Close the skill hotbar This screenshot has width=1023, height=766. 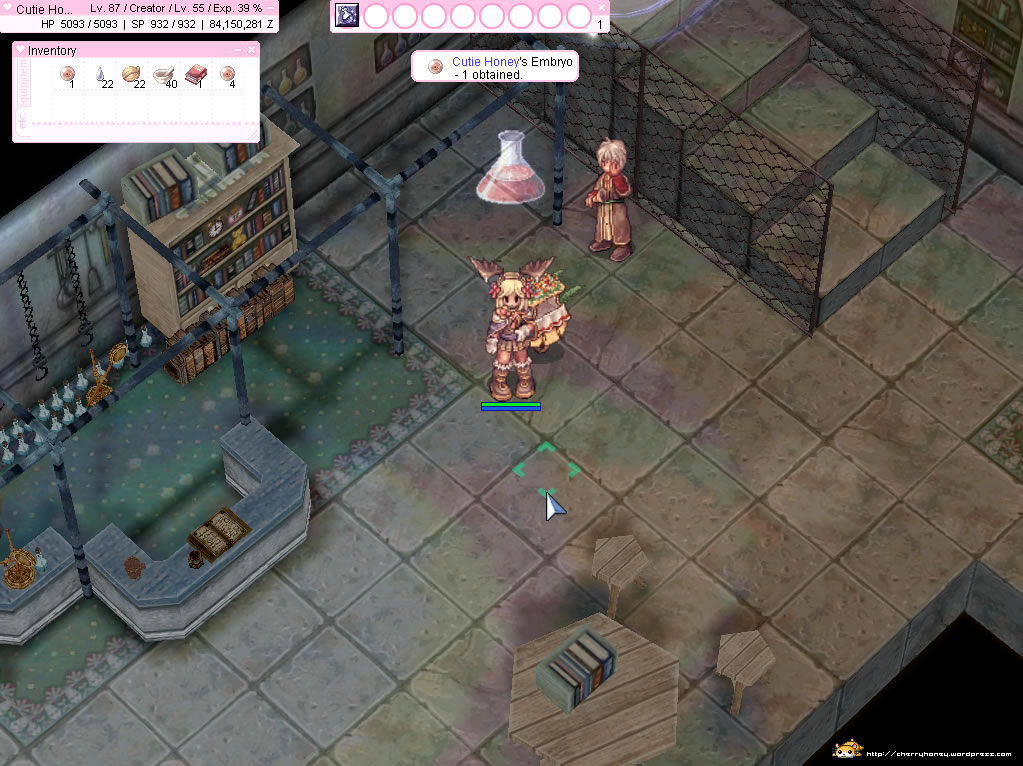click(x=601, y=7)
